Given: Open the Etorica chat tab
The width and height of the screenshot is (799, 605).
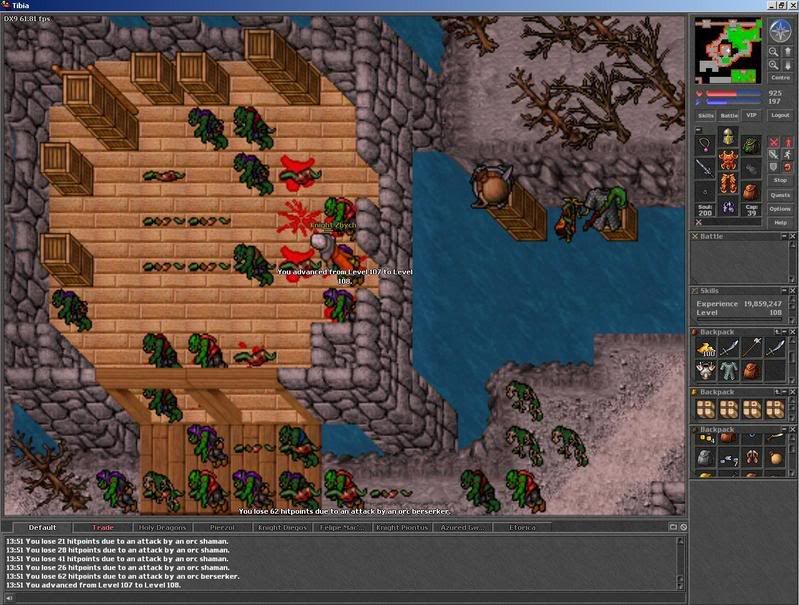Looking at the screenshot, I should [x=522, y=527].
